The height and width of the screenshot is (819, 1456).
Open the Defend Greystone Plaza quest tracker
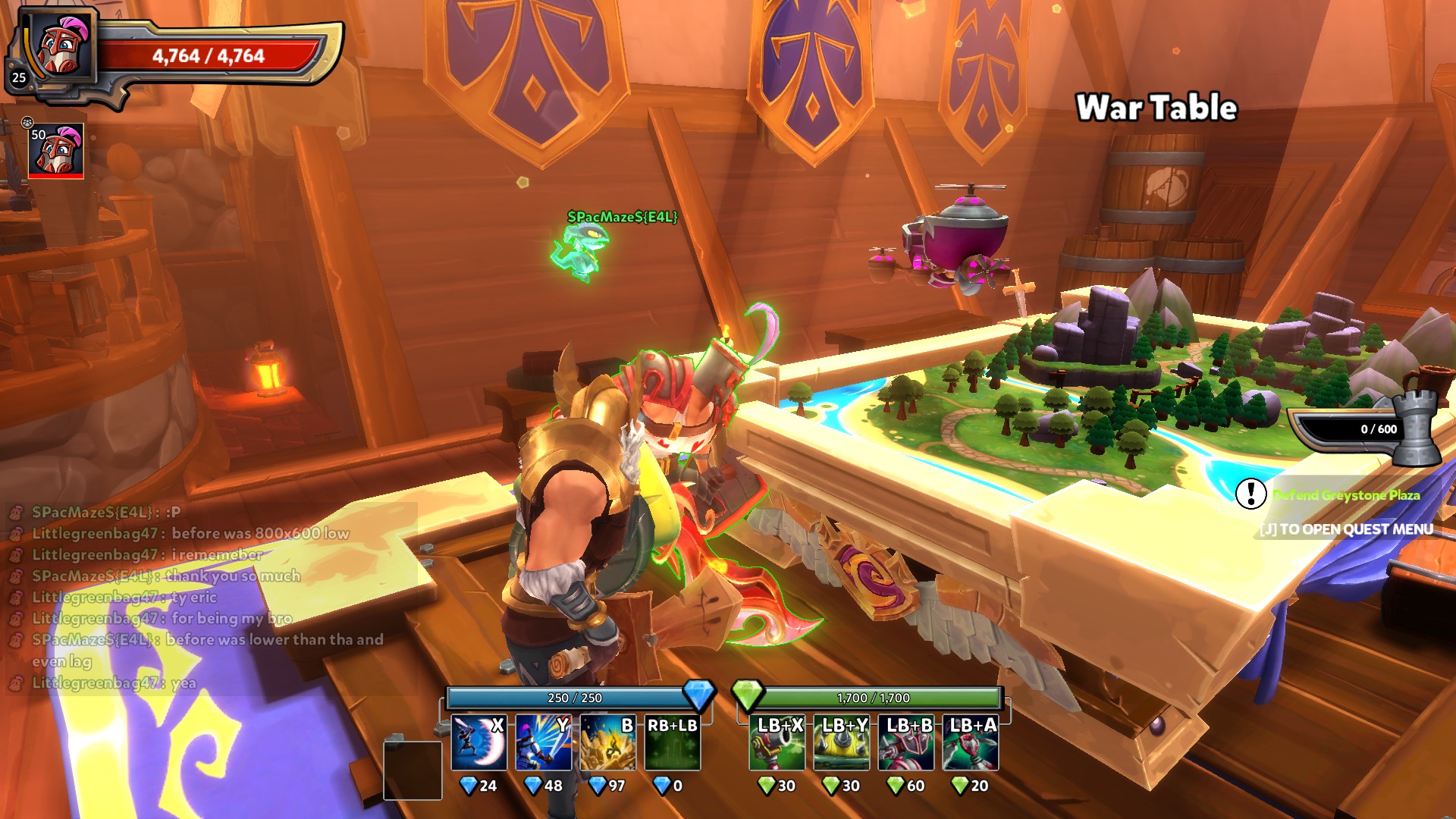1345,495
